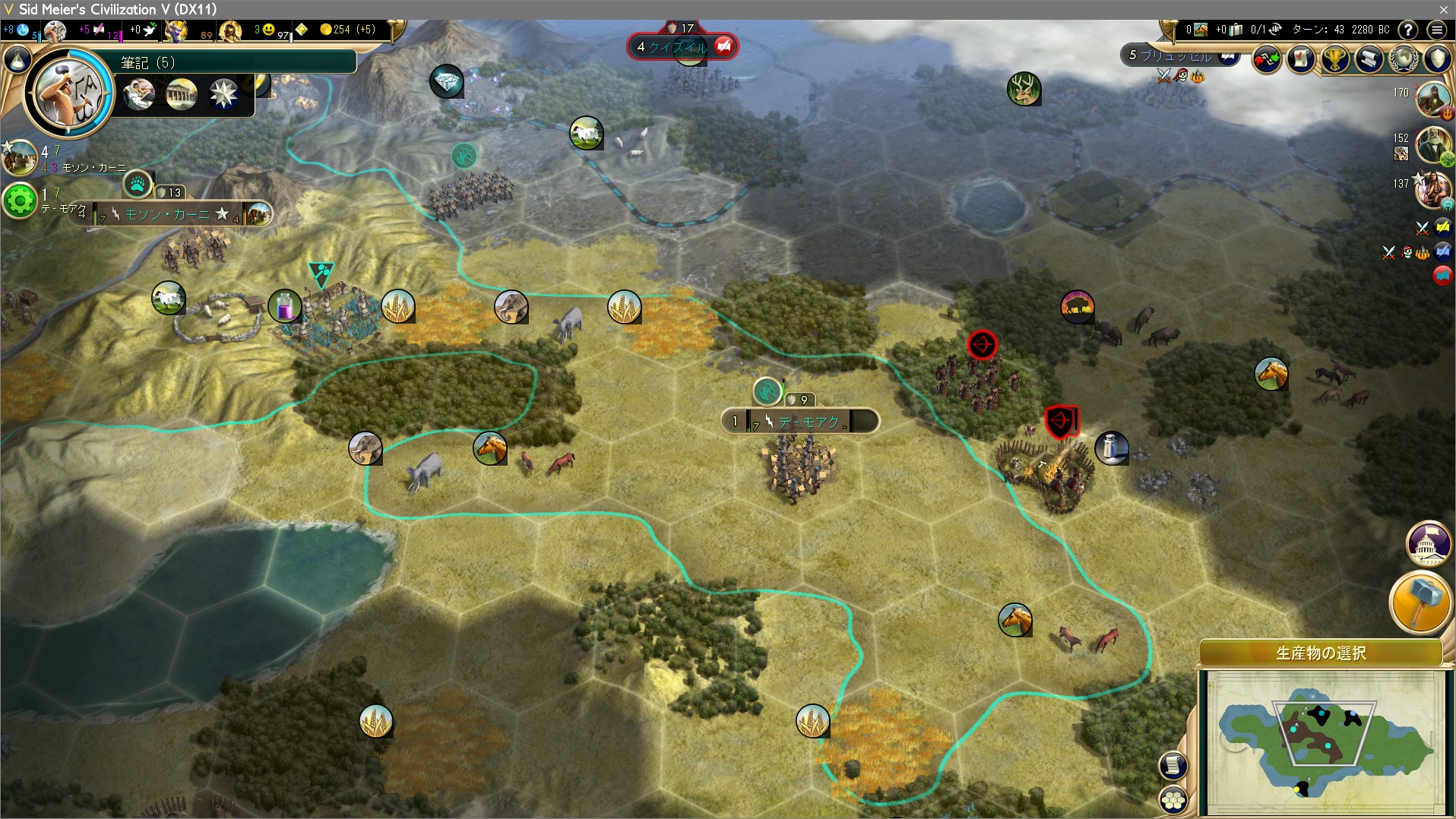Open the globe with laurel wreath button
Image resolution: width=1456 pixels, height=819 pixels.
(1404, 58)
